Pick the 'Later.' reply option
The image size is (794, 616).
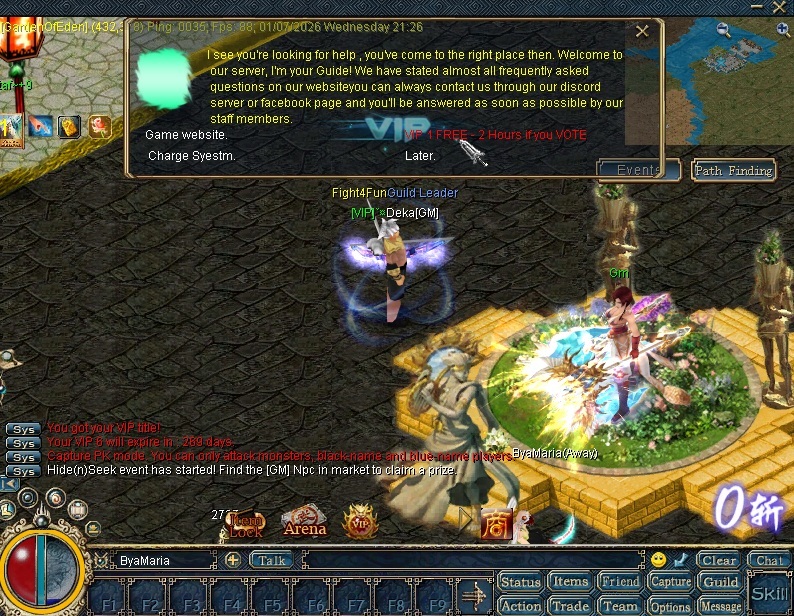point(420,156)
